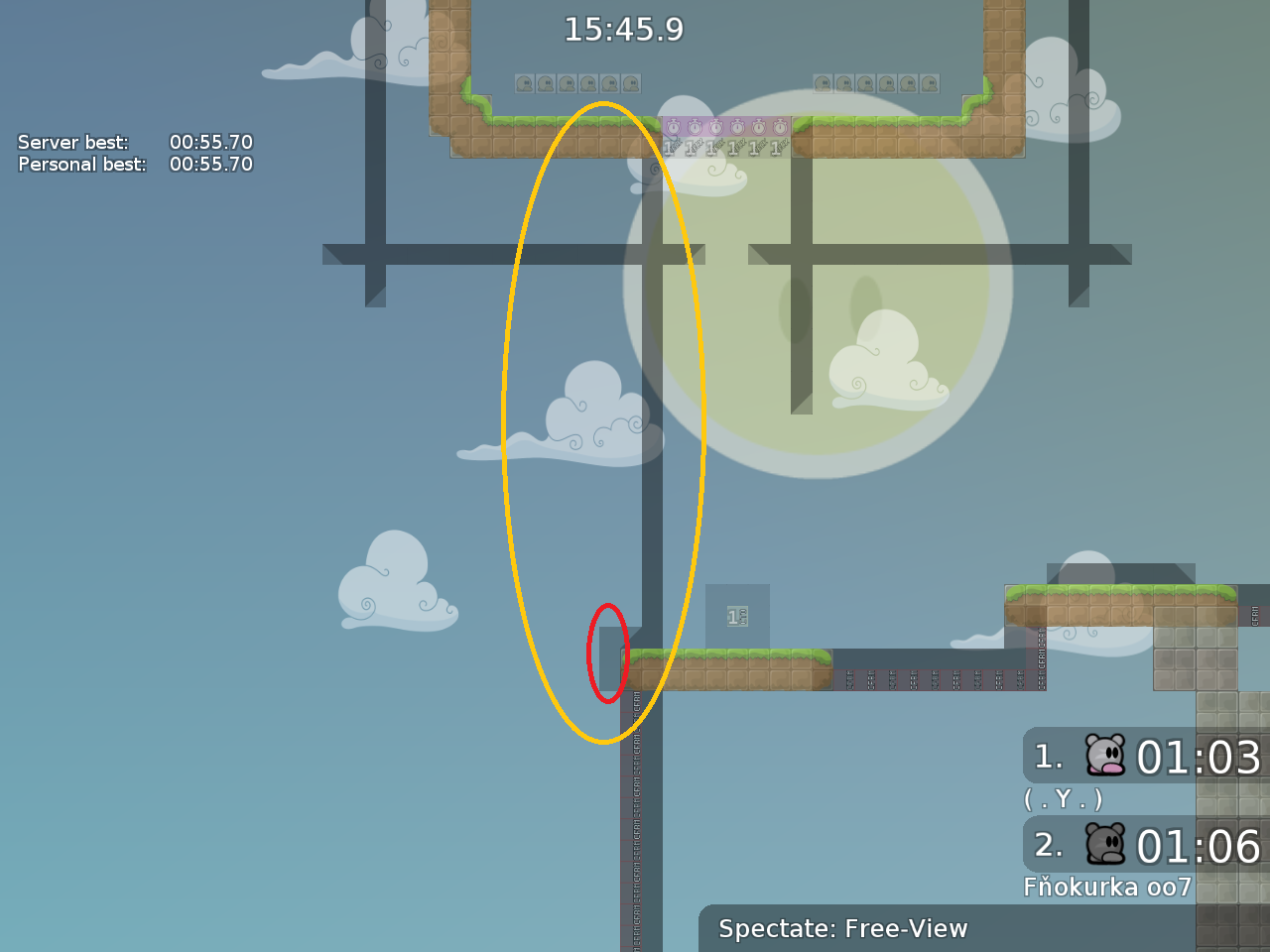
Task: Click a pickup tile in the top-left row
Action: coord(566,83)
